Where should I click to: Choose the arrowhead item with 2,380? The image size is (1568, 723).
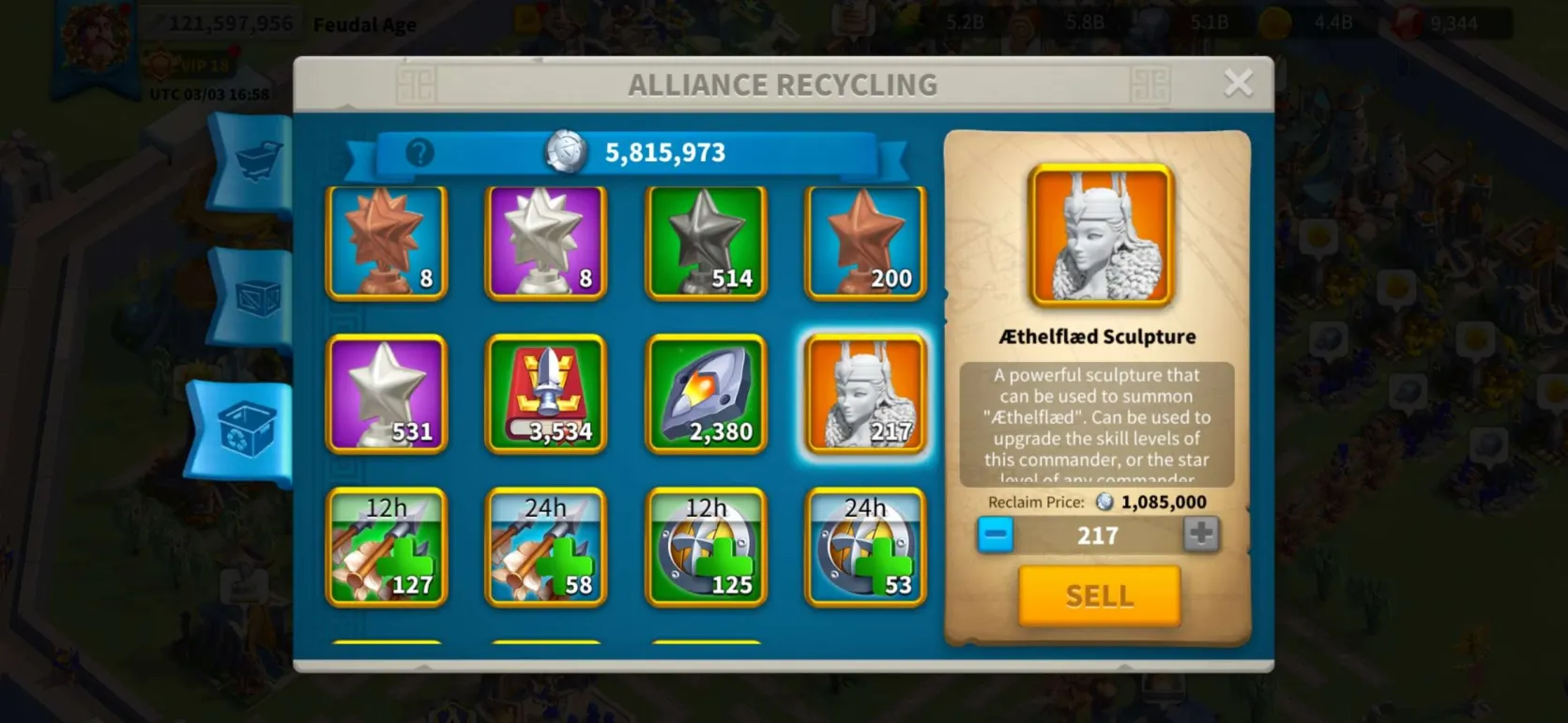point(706,395)
